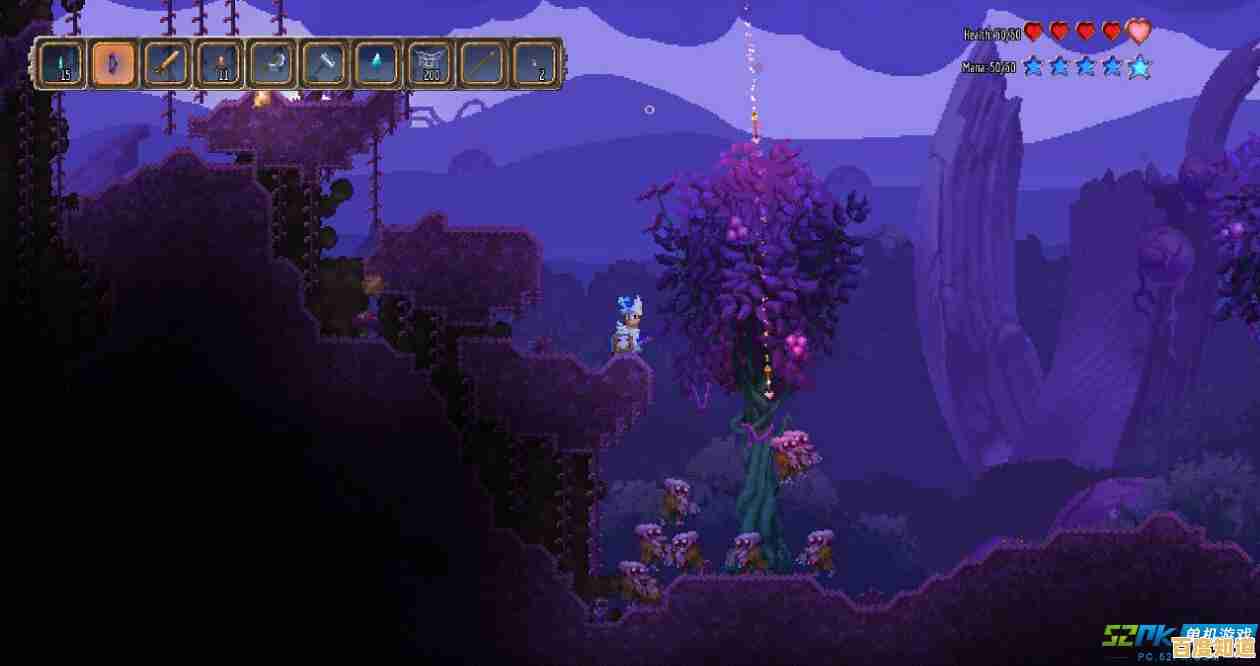Select the torch stack of 11
The image size is (1260, 666).
[x=220, y=65]
